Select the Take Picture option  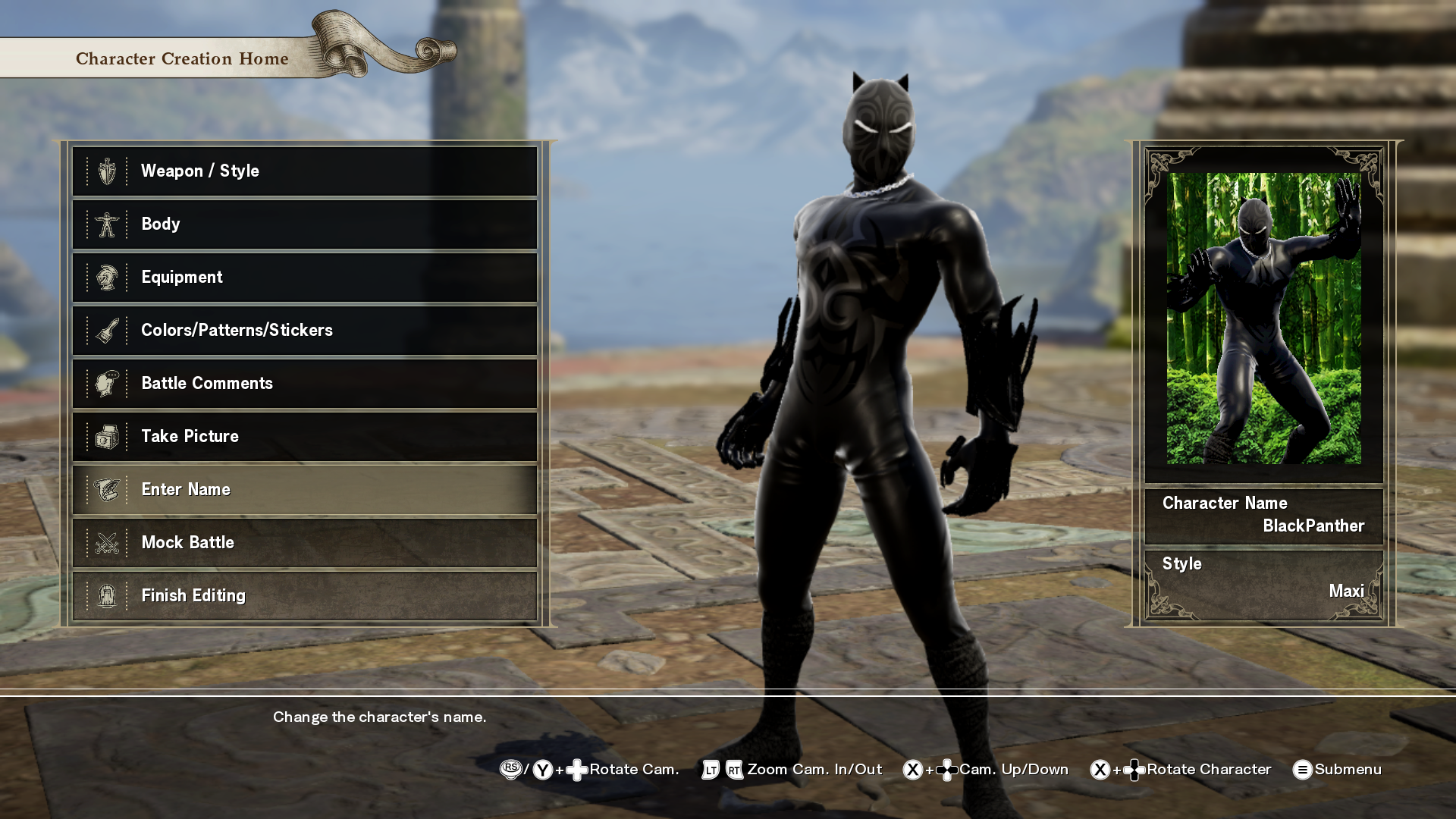click(x=305, y=437)
